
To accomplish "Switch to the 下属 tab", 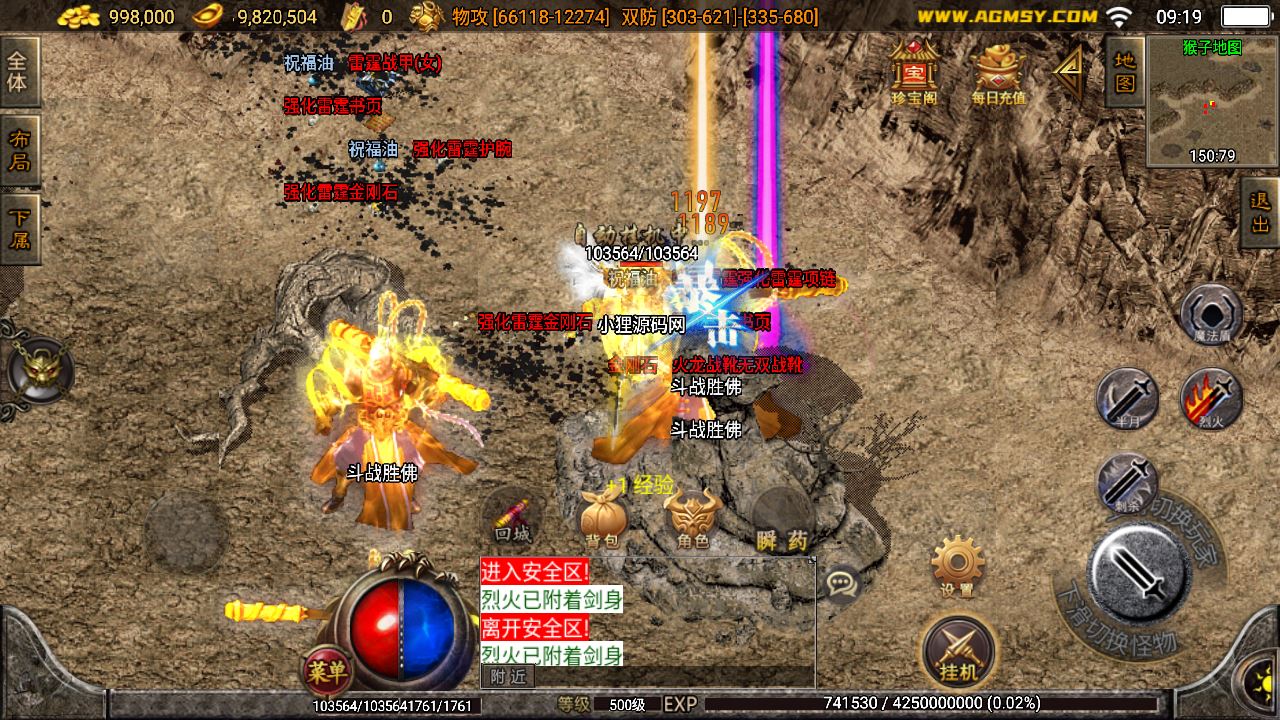I will [19, 229].
